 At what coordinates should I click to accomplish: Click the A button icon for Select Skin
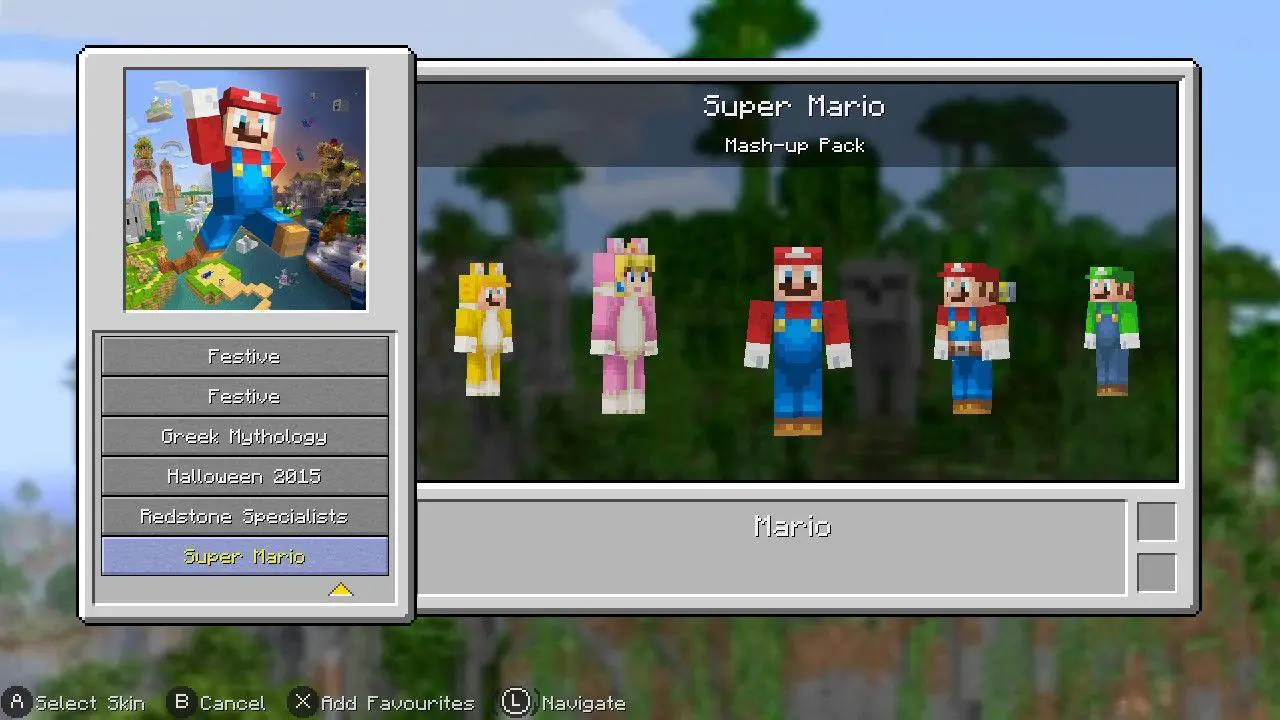16,702
